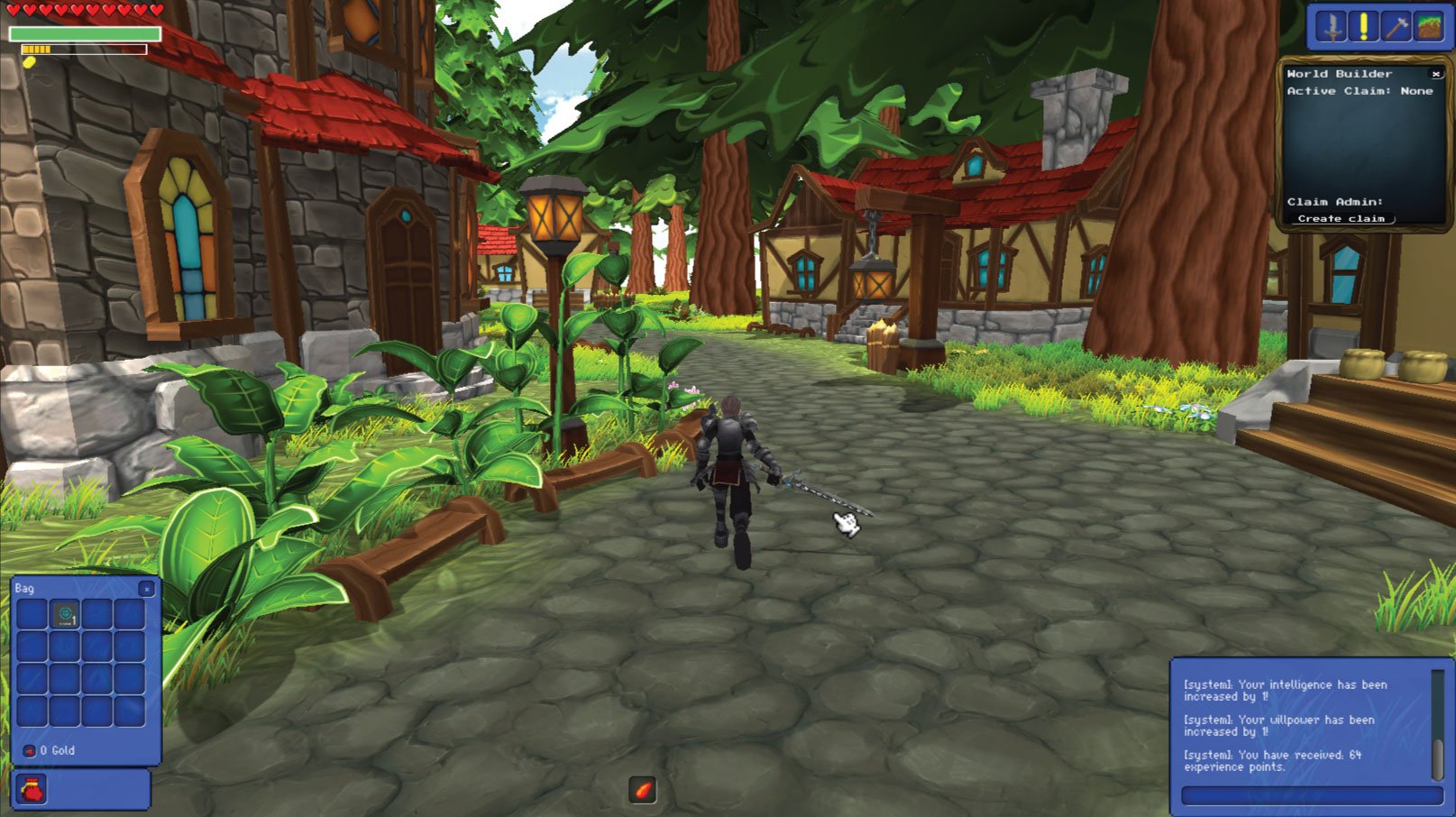Collapse the World Builder panel

pyautogui.click(x=1436, y=75)
